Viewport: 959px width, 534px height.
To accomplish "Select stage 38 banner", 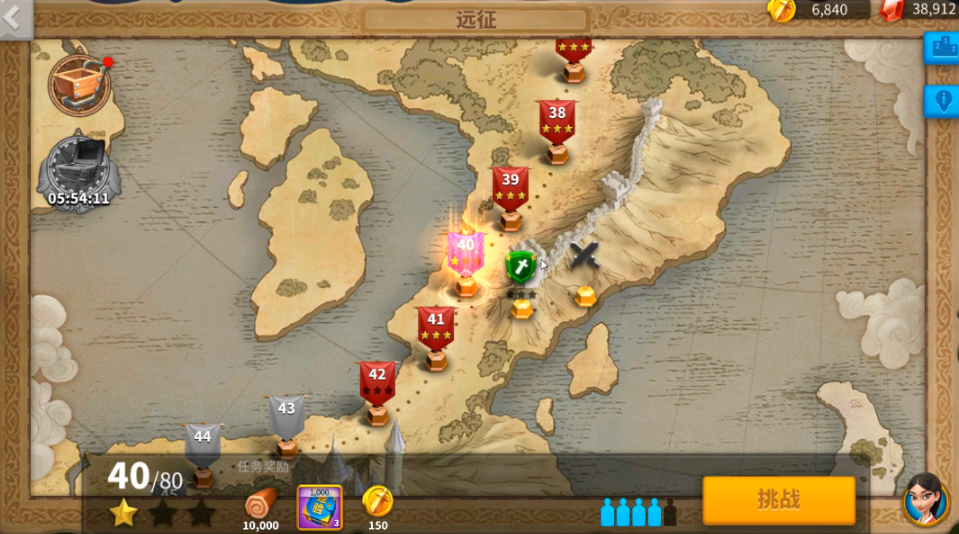I will tap(557, 120).
